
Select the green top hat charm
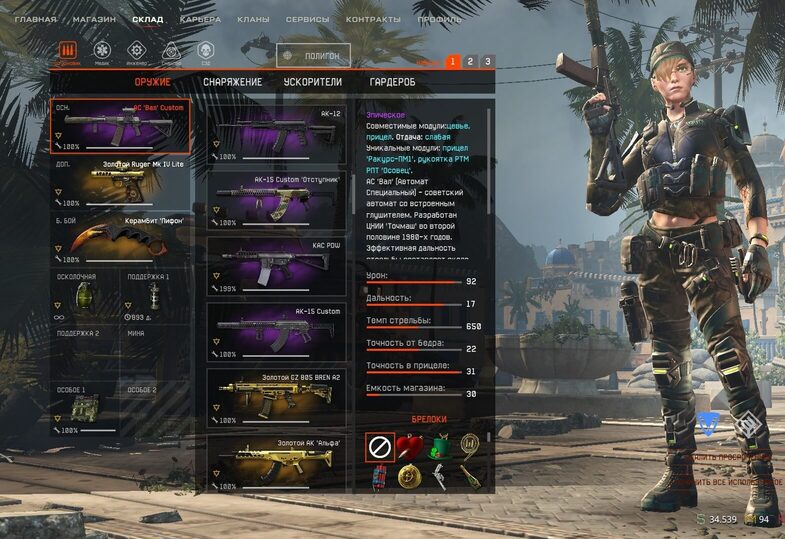(x=437, y=447)
